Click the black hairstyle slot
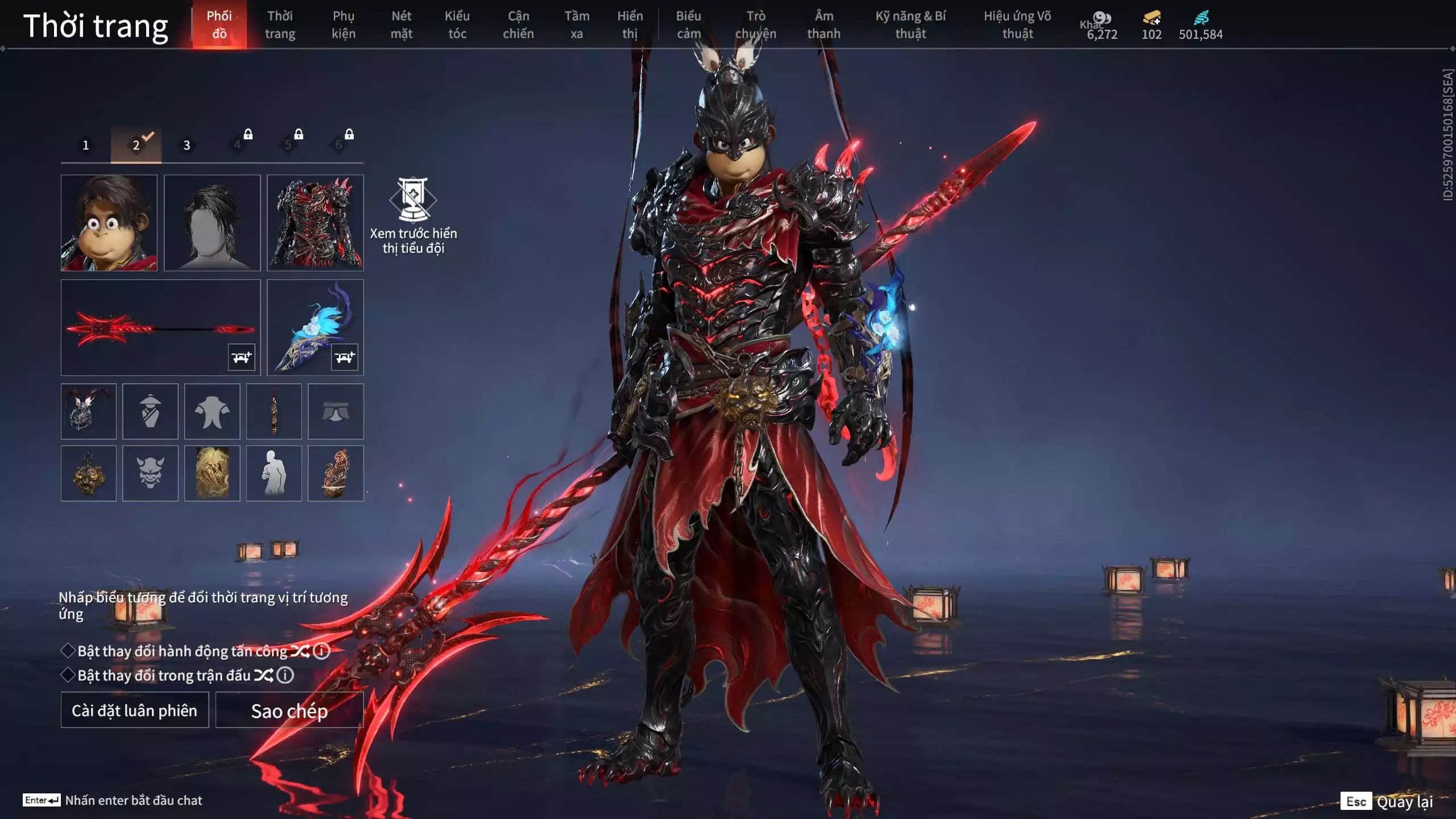 click(x=212, y=222)
